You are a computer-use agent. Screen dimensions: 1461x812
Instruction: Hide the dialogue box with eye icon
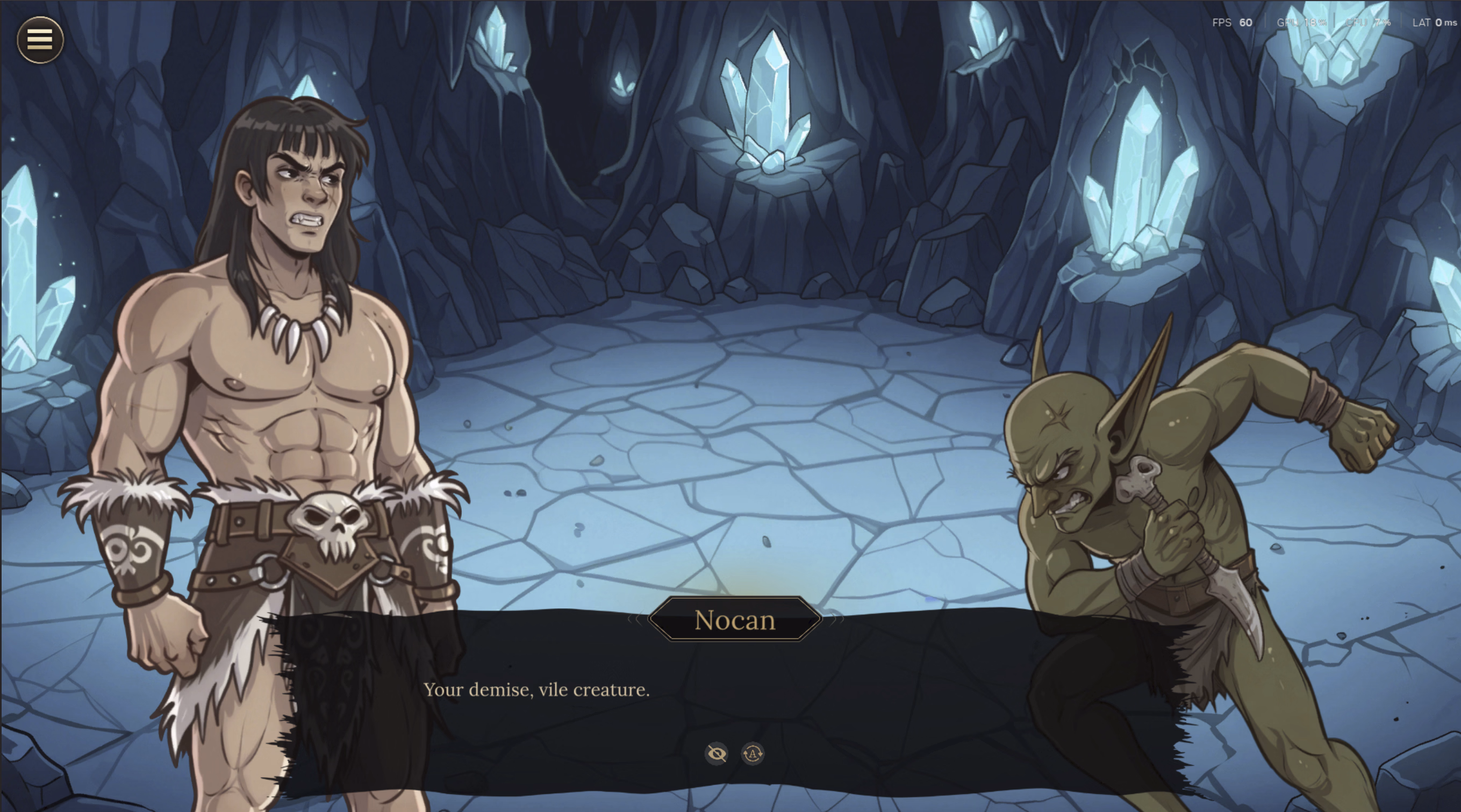coord(717,753)
